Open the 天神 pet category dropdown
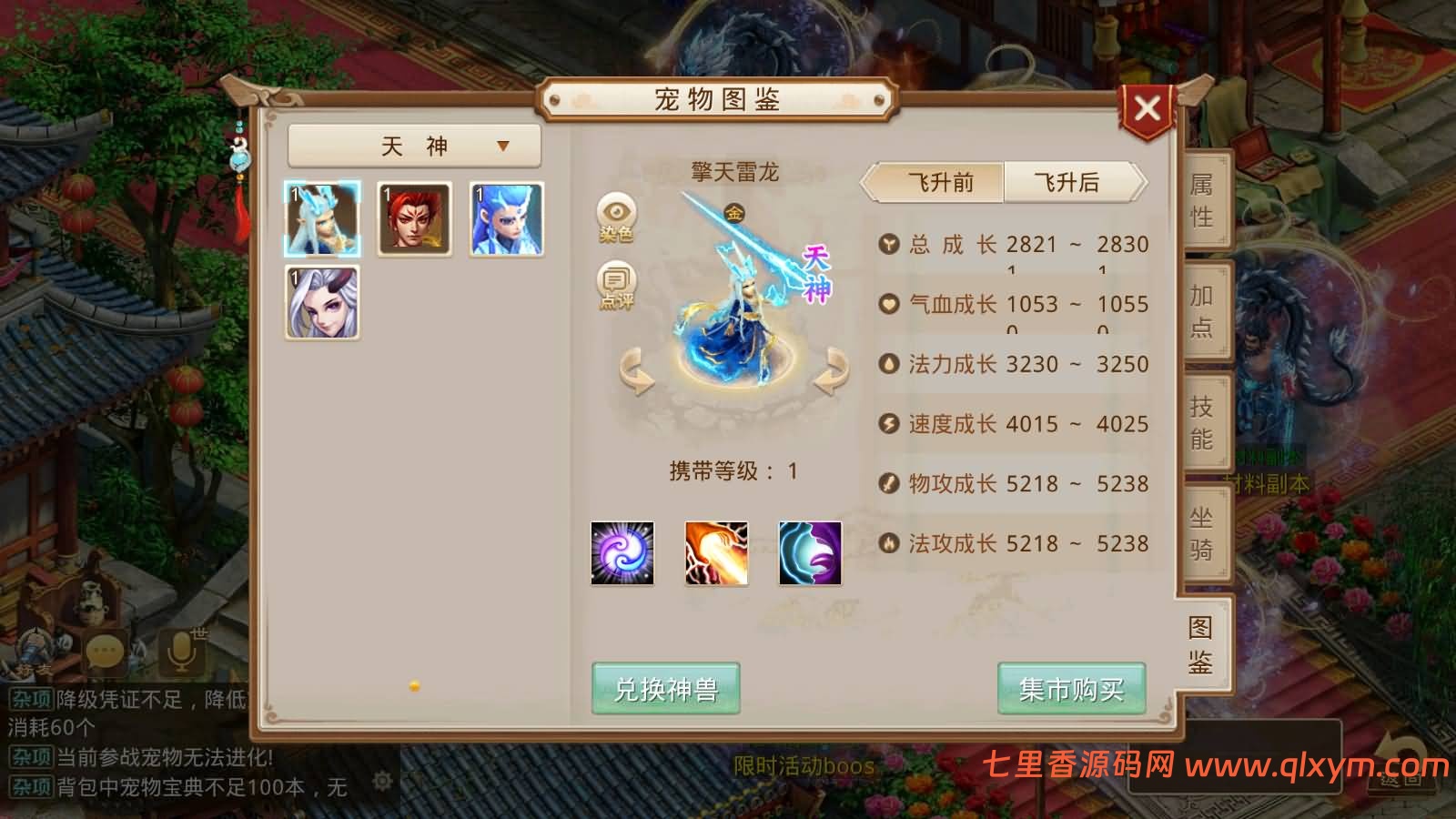 pos(415,145)
